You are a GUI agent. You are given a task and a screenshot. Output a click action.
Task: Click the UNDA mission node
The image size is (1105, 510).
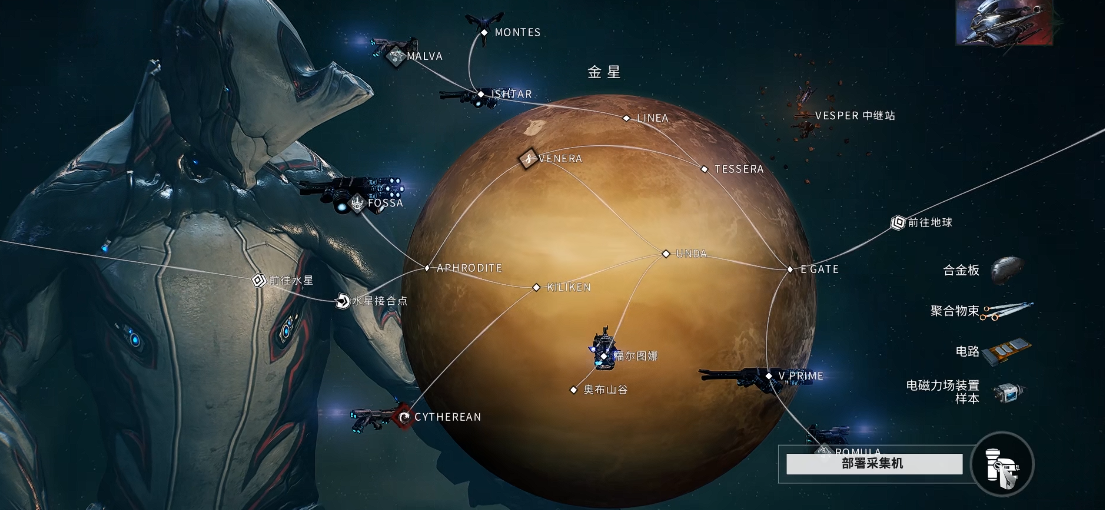click(666, 253)
